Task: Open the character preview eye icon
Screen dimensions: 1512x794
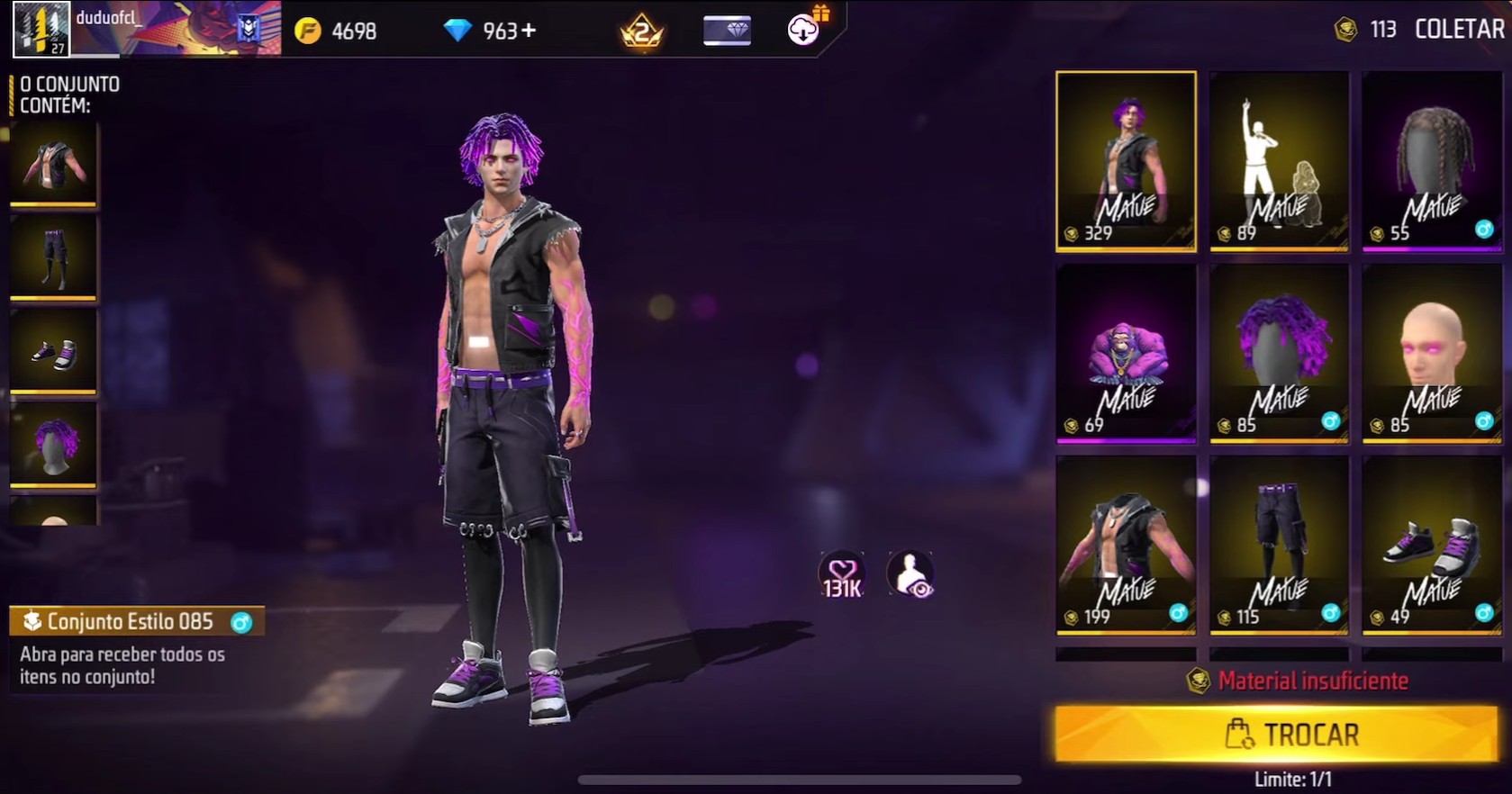Action: click(911, 573)
